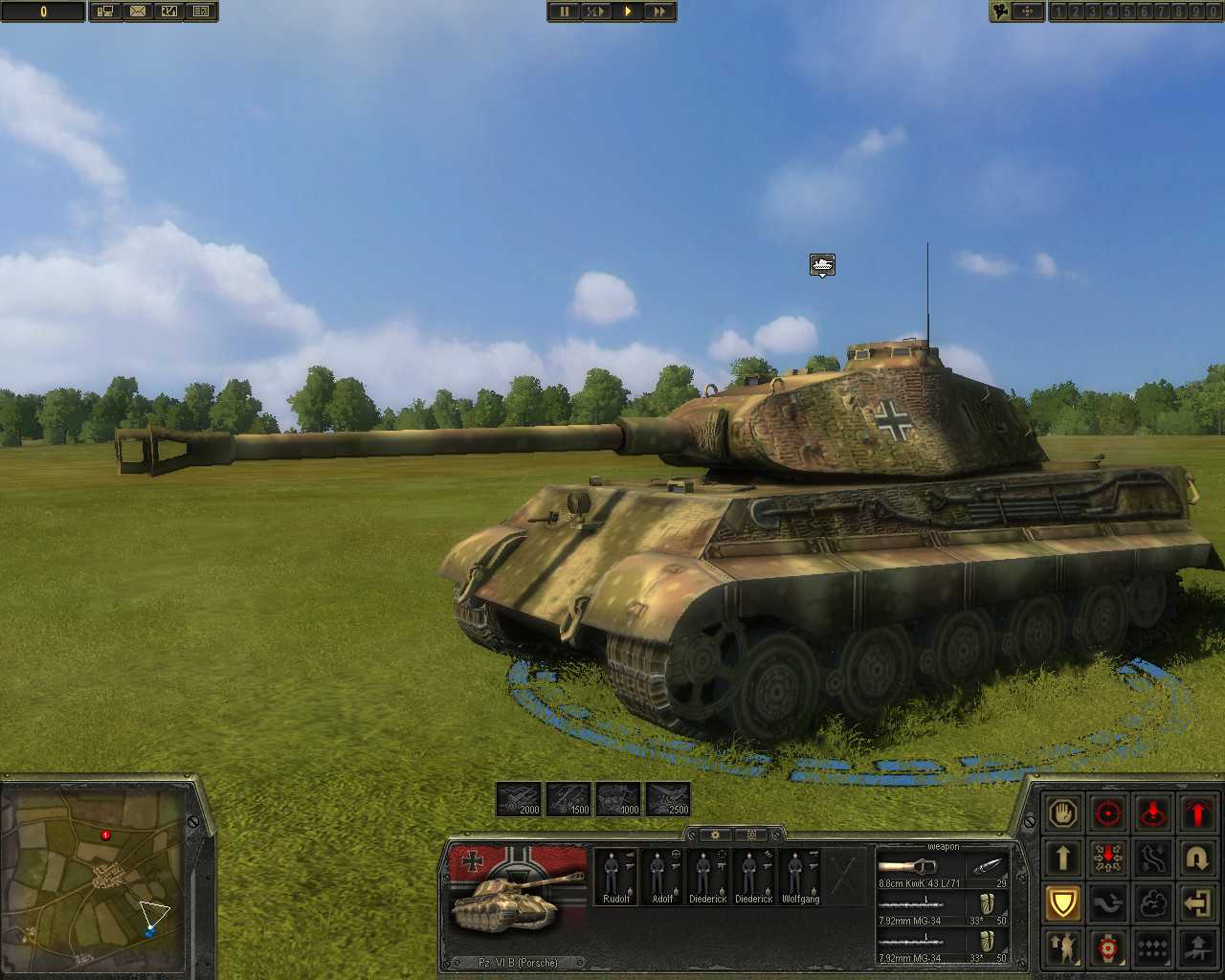The height and width of the screenshot is (980, 1225).
Task: Expand the ammunition type submenu (diamonds button)
Action: click(1153, 948)
